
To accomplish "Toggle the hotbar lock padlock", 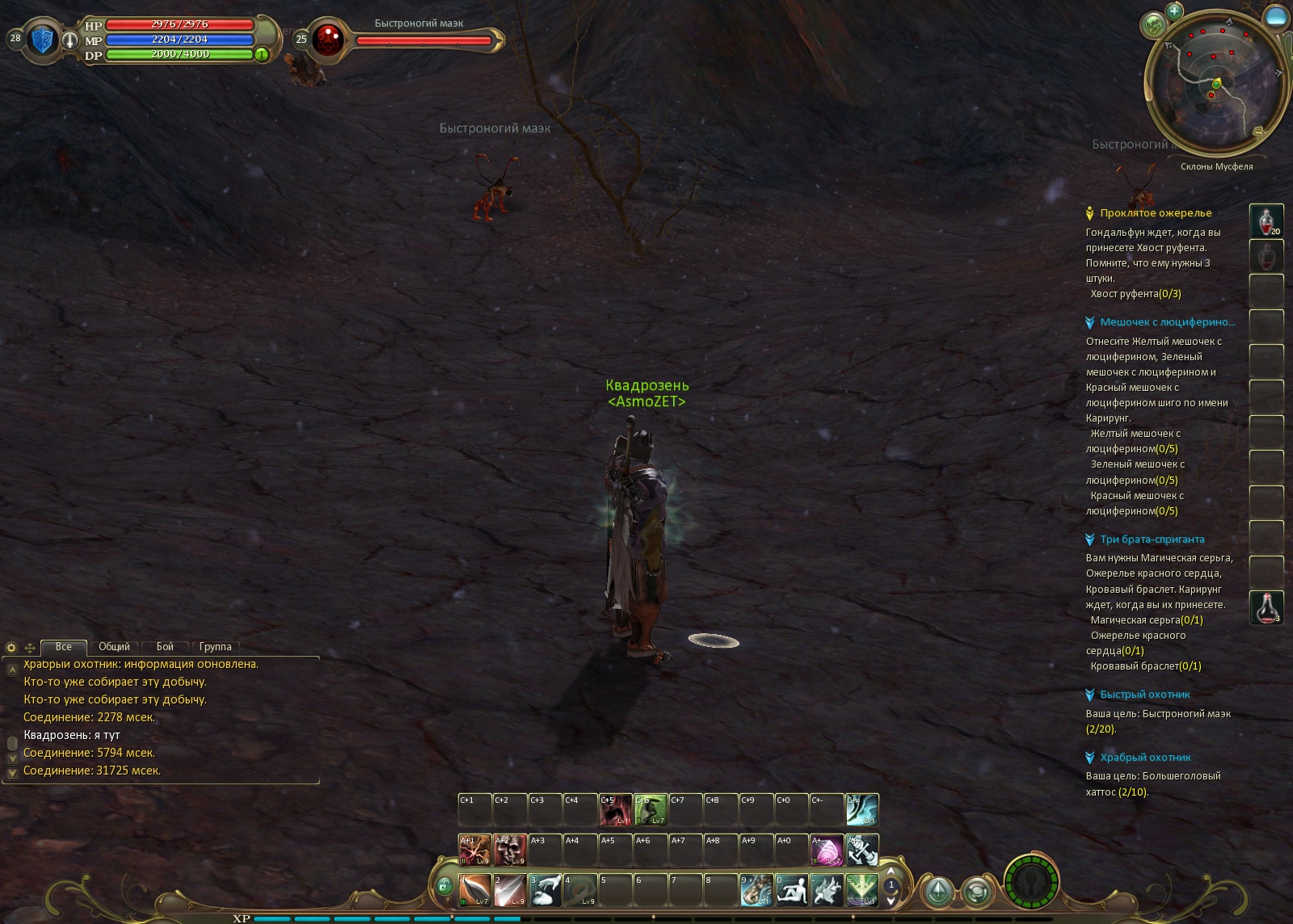I will [444, 887].
